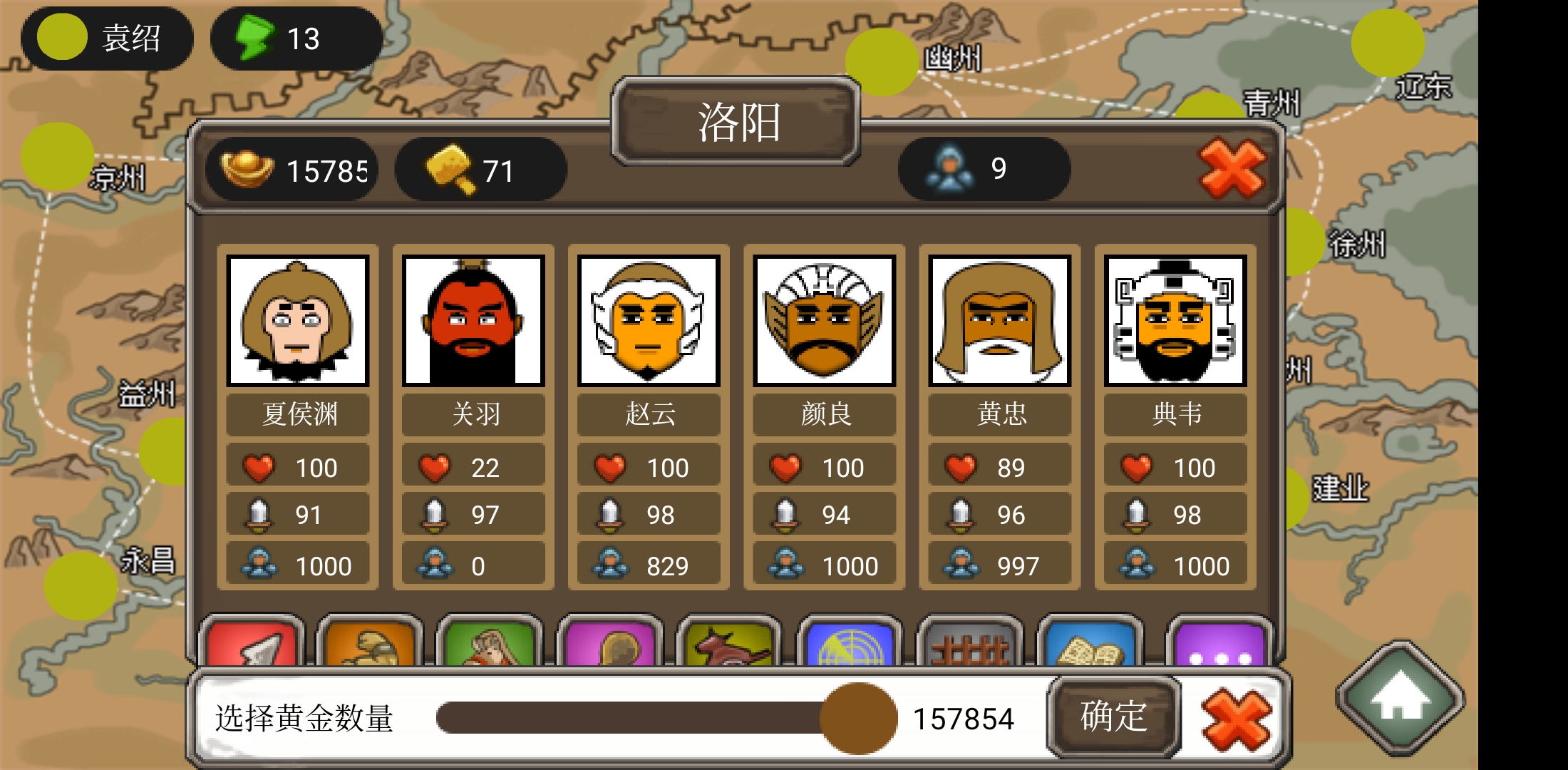Click the 袁绍 player name badge

107,38
